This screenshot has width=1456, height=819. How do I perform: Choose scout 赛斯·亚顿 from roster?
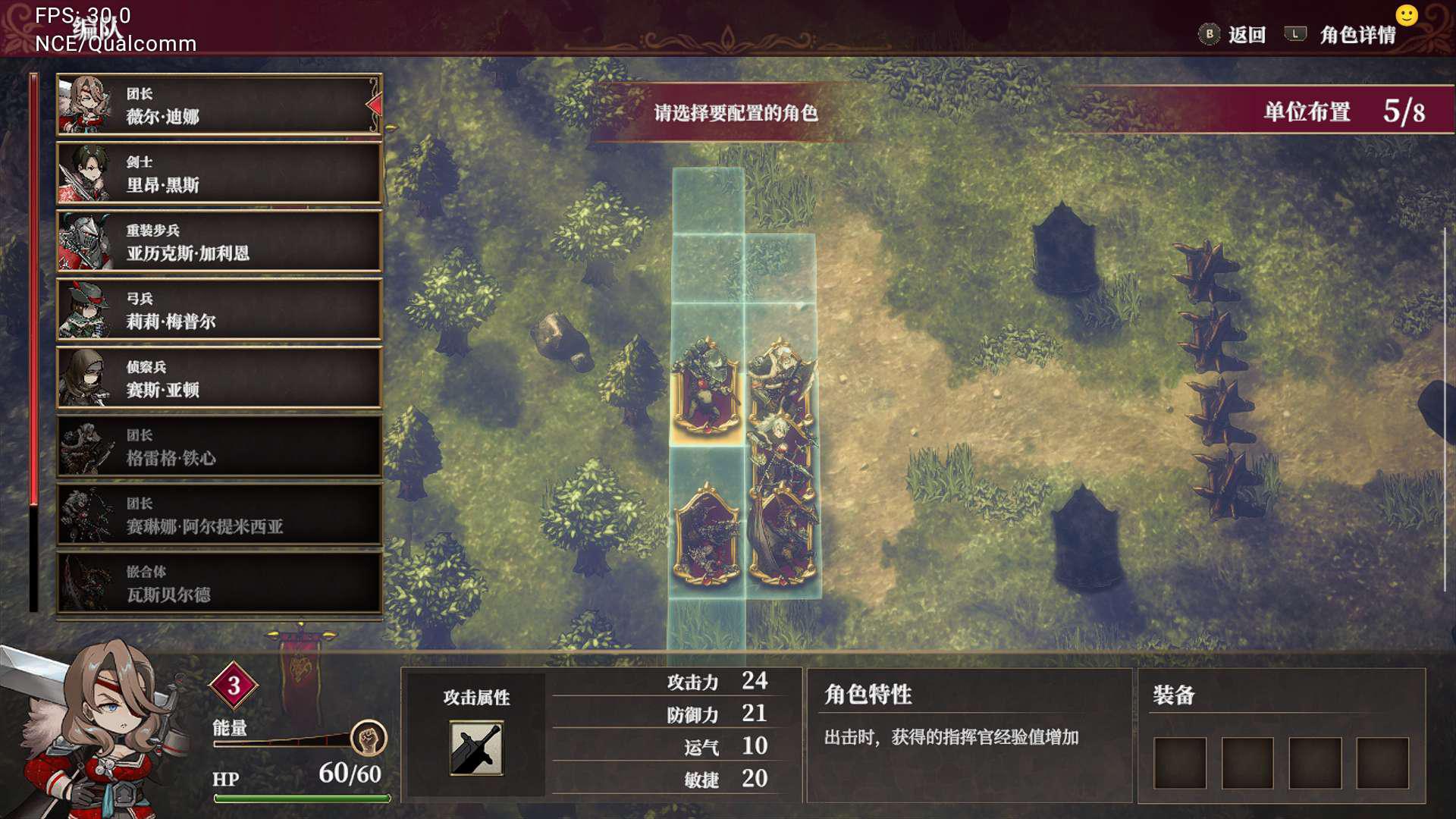[218, 378]
